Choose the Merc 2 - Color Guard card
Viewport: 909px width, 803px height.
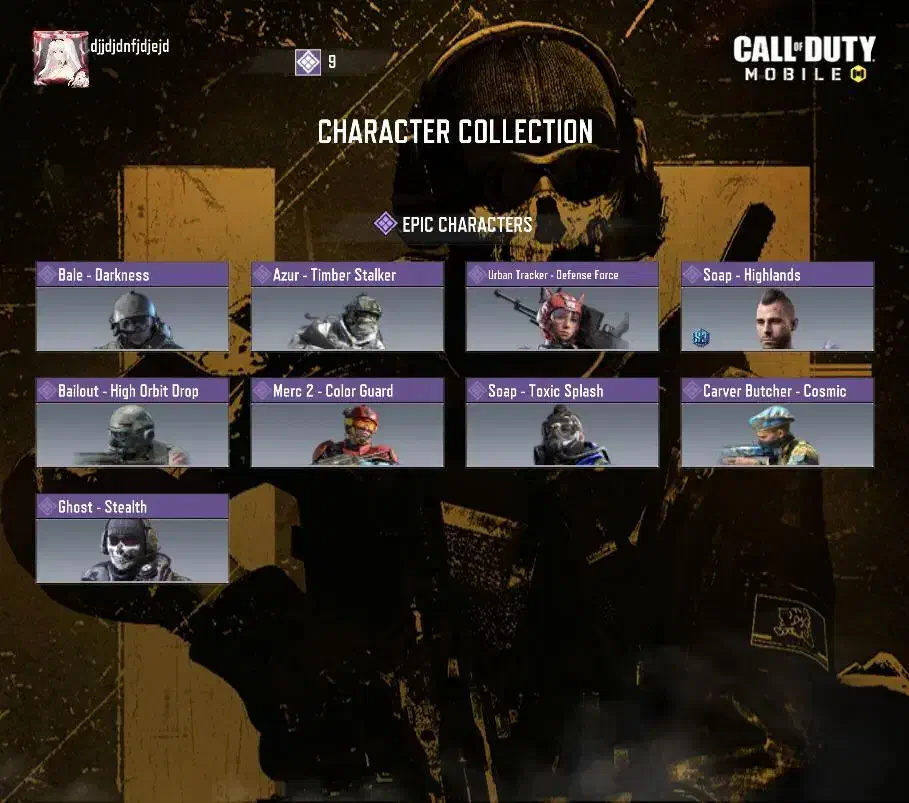tap(347, 423)
